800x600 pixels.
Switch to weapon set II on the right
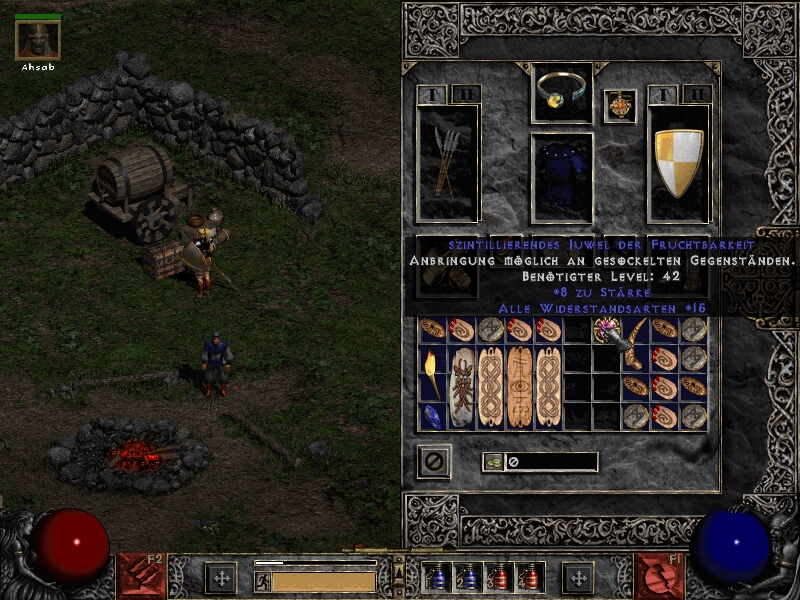tap(697, 95)
